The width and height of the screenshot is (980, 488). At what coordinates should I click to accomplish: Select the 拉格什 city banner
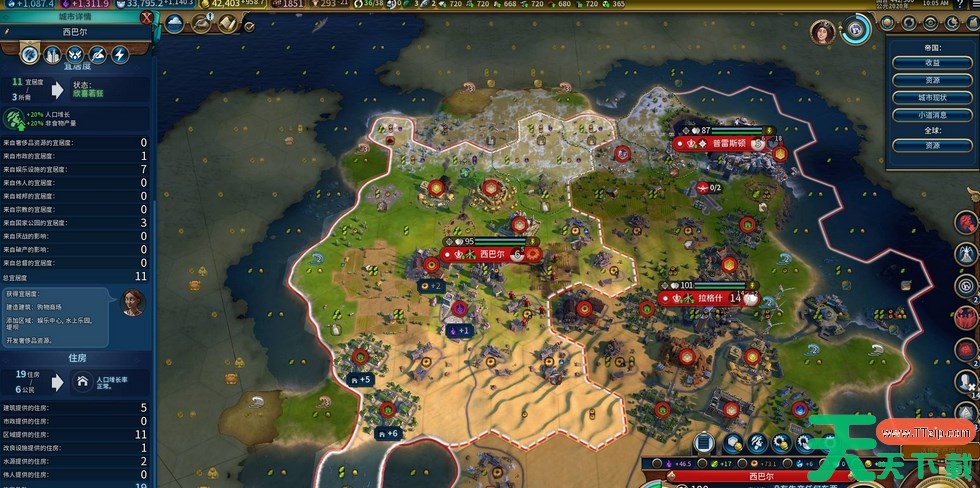coord(706,298)
